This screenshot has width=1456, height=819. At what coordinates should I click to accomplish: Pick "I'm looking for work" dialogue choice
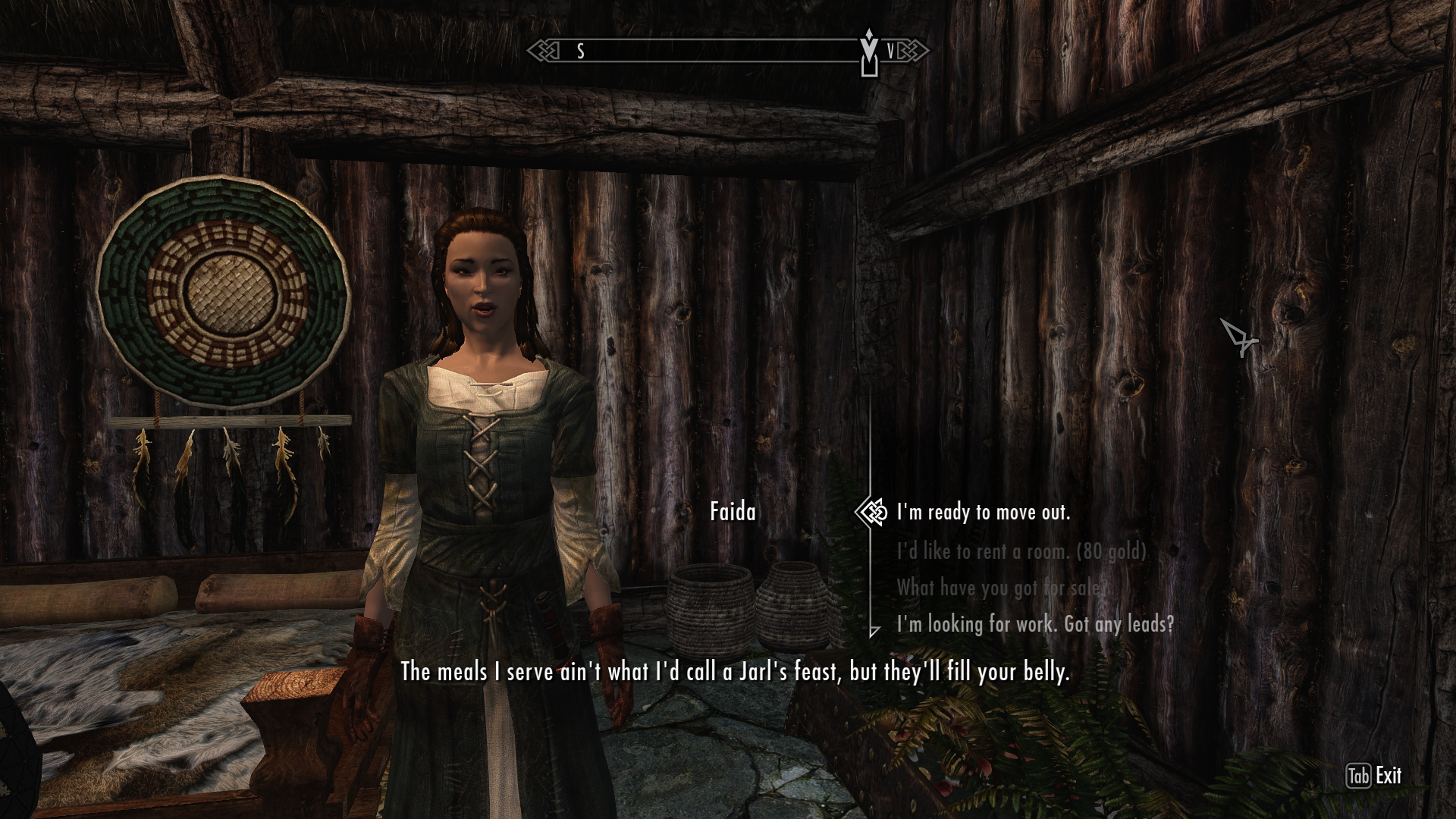(x=1035, y=624)
